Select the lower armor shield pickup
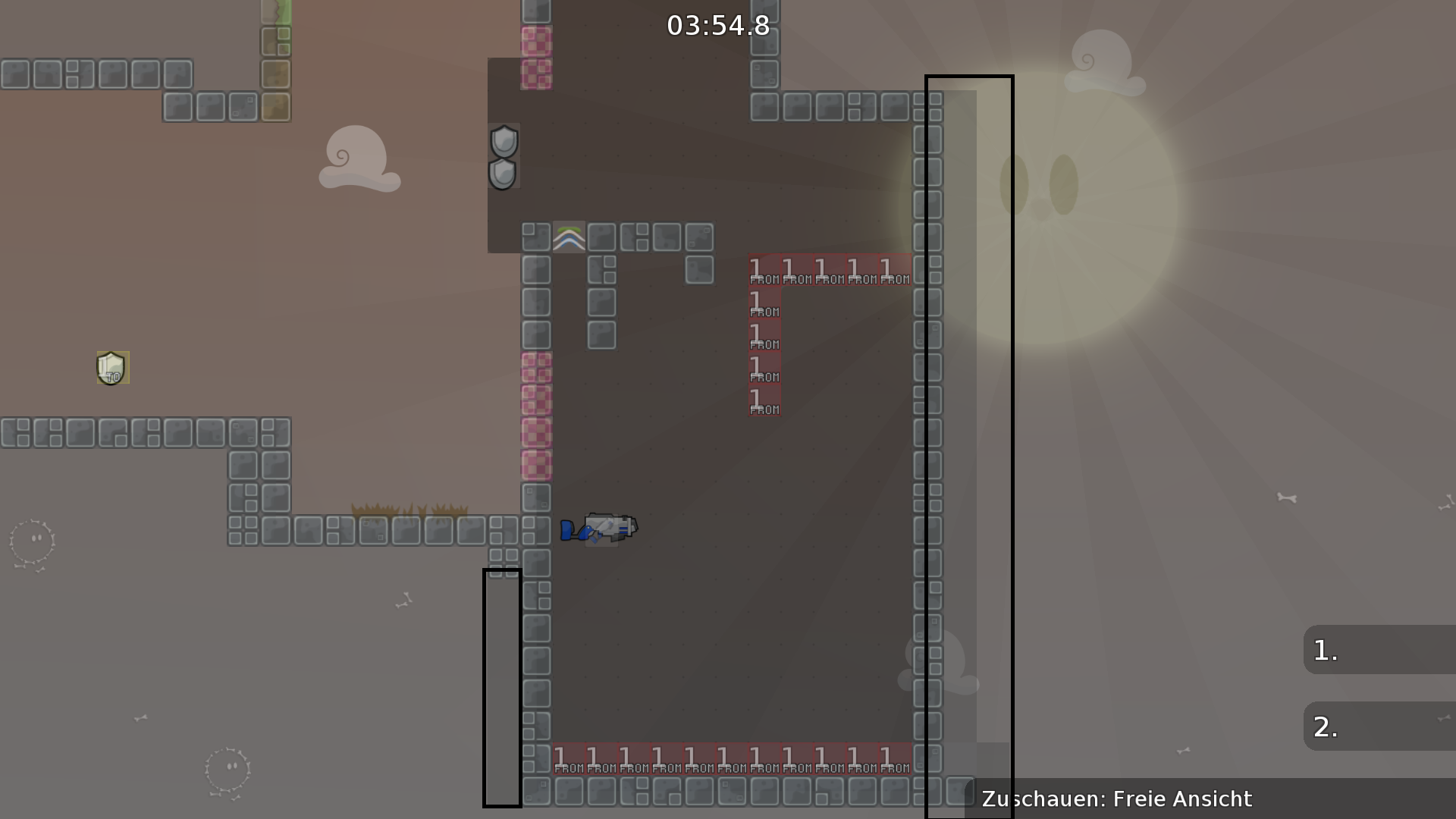The image size is (1456, 819). click(501, 174)
